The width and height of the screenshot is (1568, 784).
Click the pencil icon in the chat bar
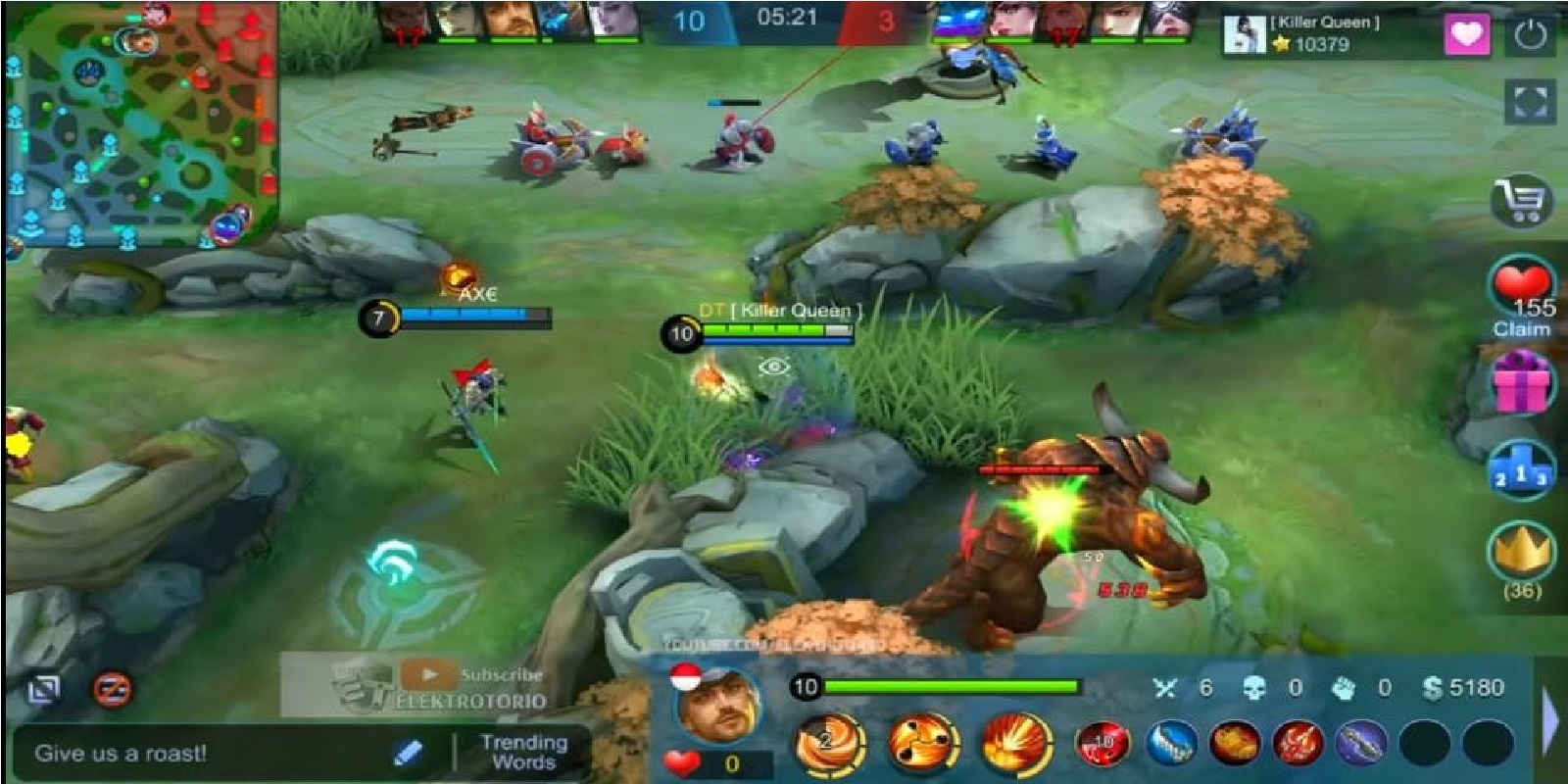[x=407, y=755]
